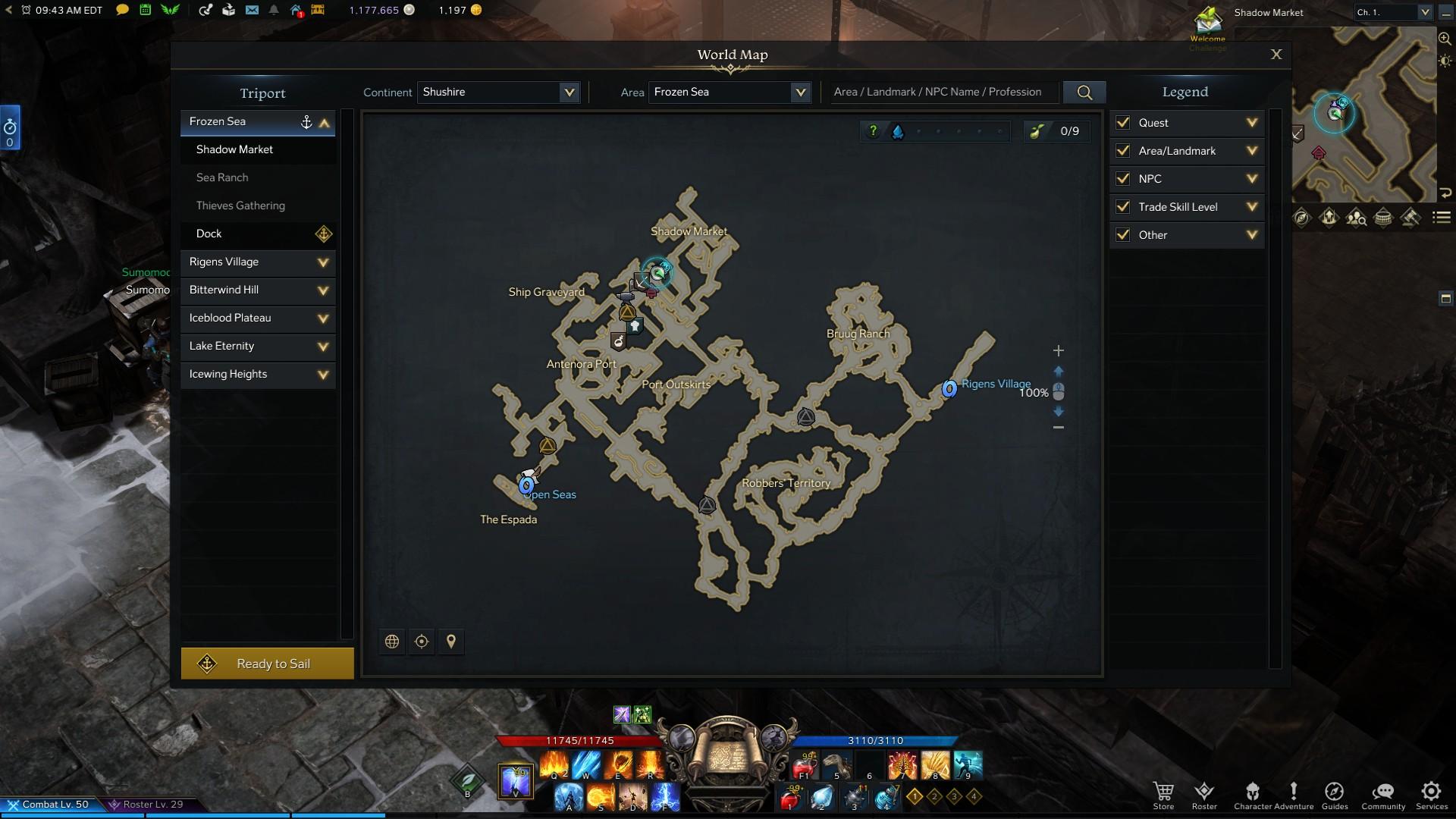Toggle the Quest legend checkbox
Image resolution: width=1456 pixels, height=819 pixels.
pos(1123,123)
